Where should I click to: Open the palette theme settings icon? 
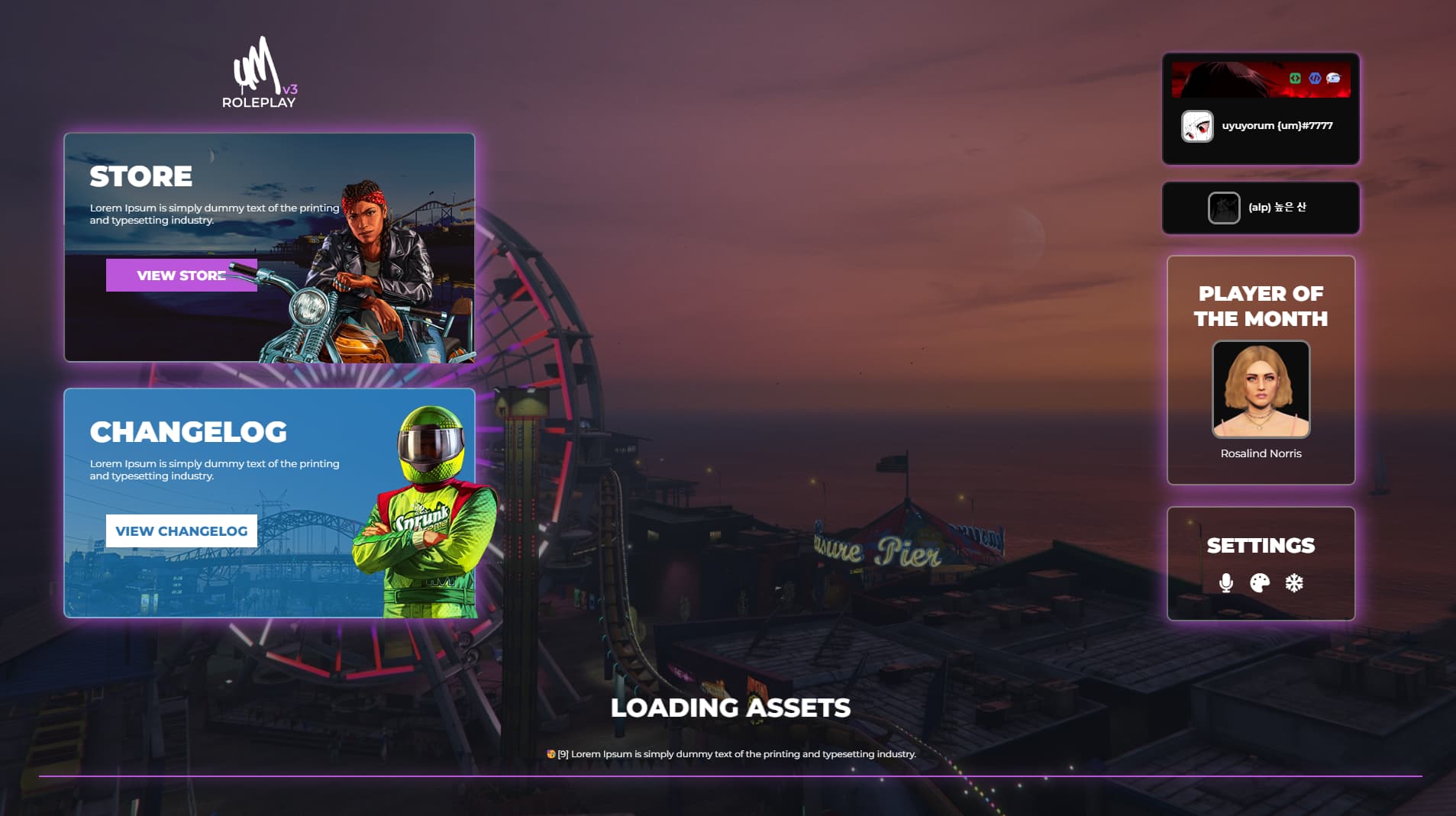point(1260,583)
